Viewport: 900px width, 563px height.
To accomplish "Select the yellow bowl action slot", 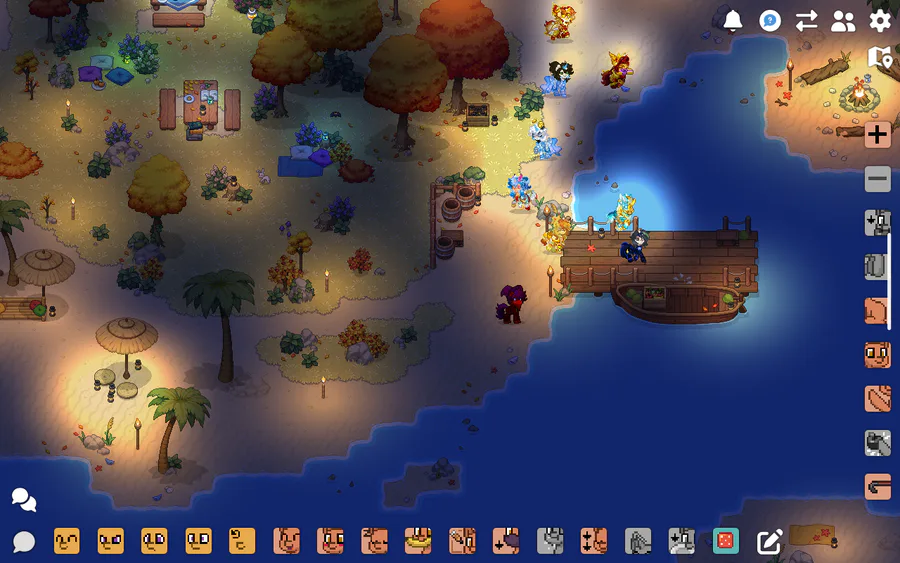I will (418, 541).
